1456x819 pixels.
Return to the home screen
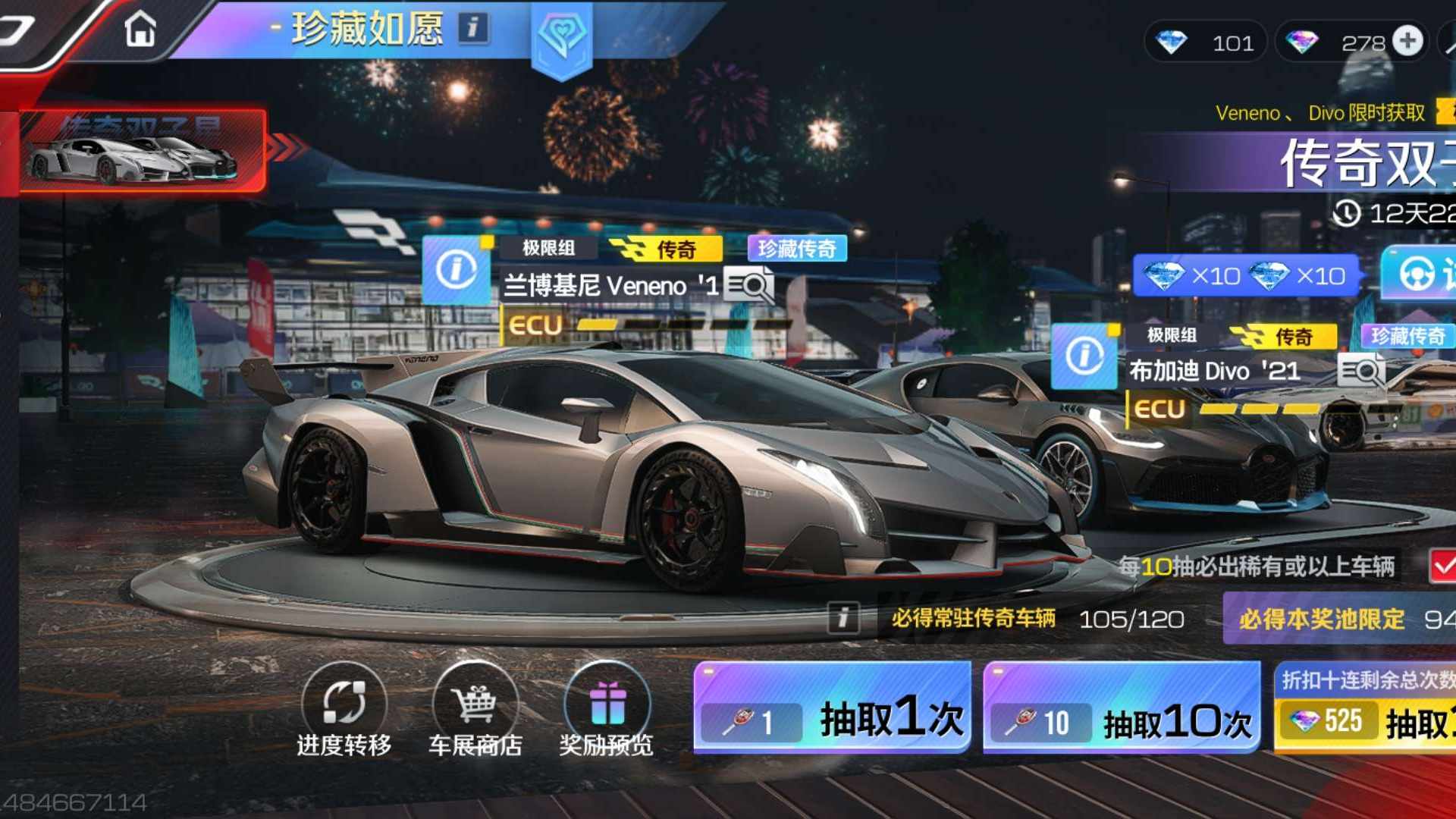[x=140, y=30]
